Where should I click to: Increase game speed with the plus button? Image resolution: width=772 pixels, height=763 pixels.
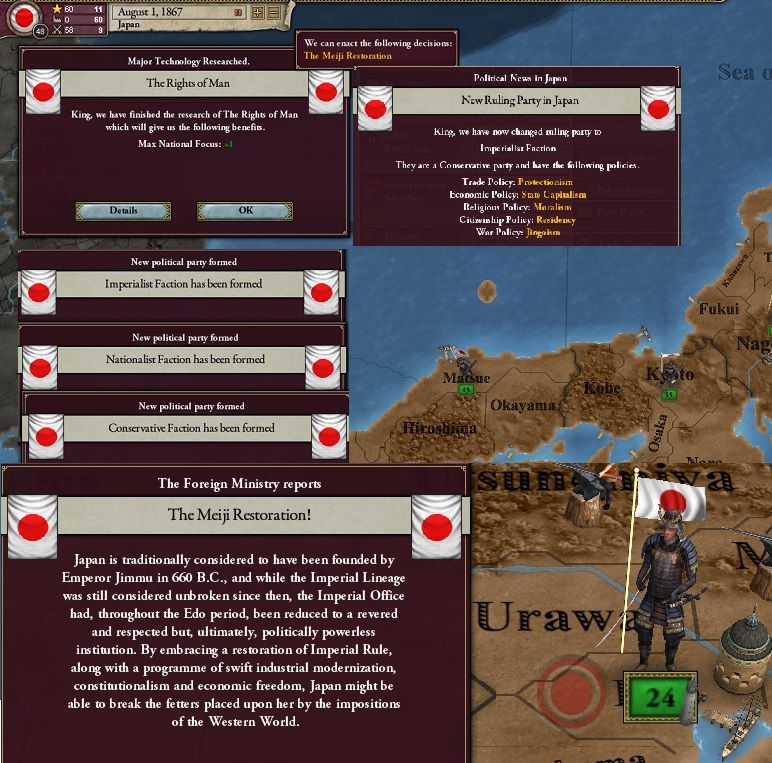257,13
